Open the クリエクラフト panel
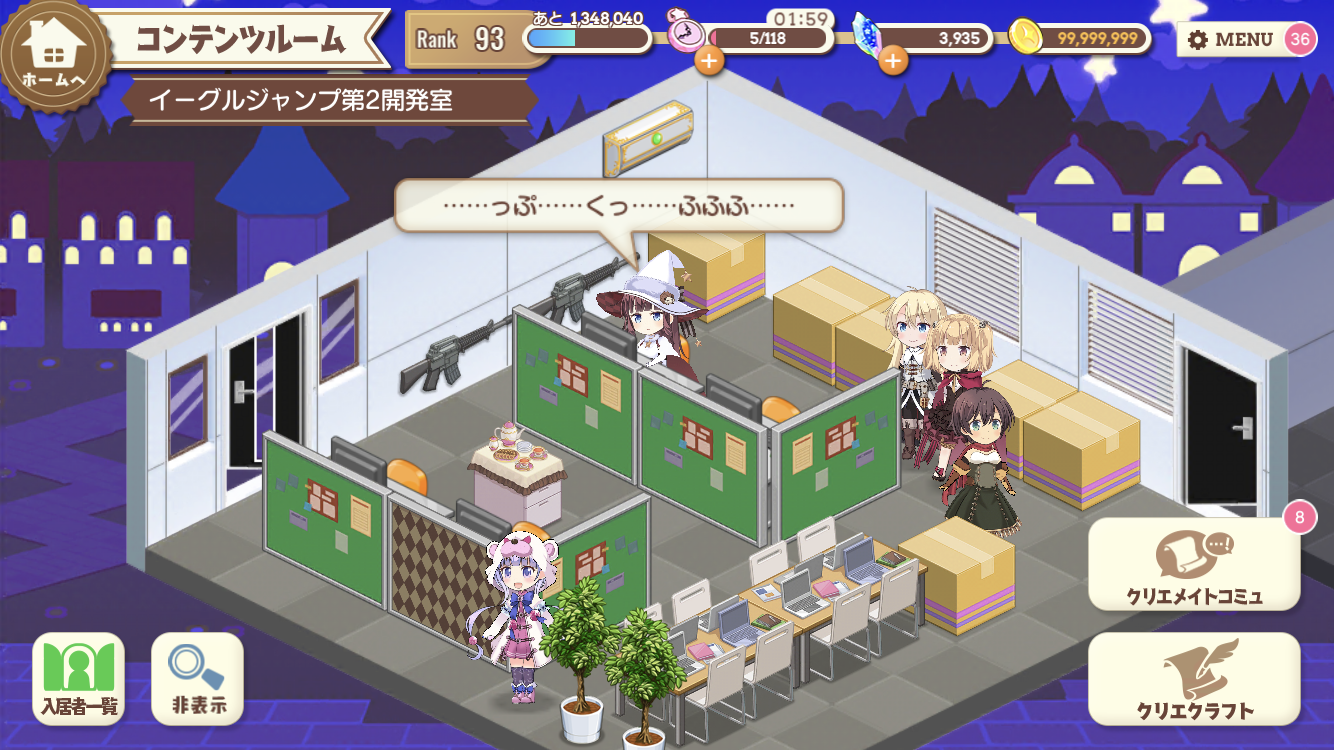 click(x=1196, y=680)
